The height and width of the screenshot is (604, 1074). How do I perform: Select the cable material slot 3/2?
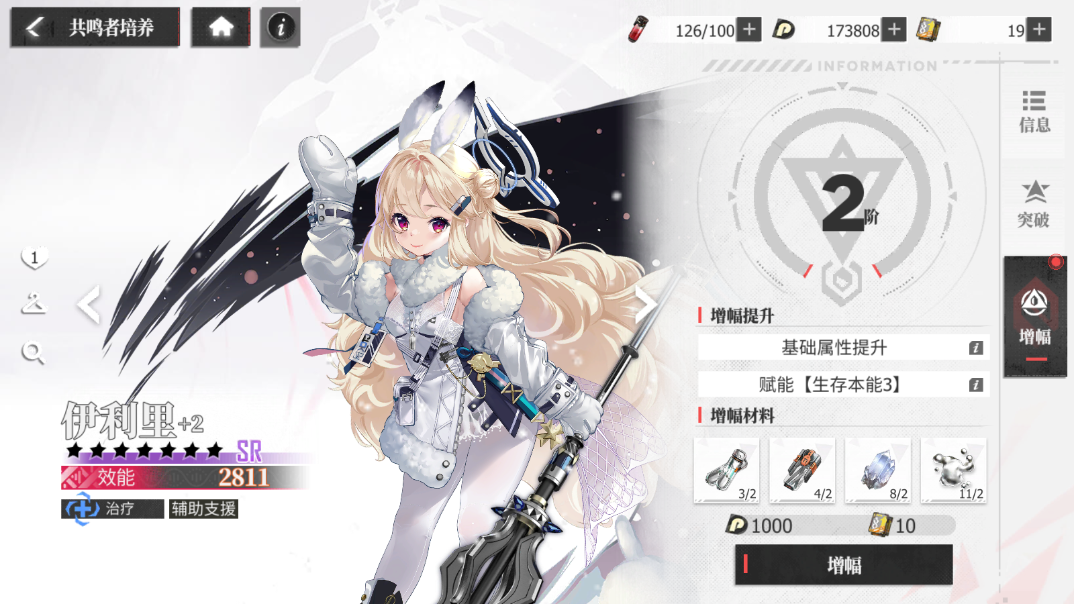pos(726,470)
